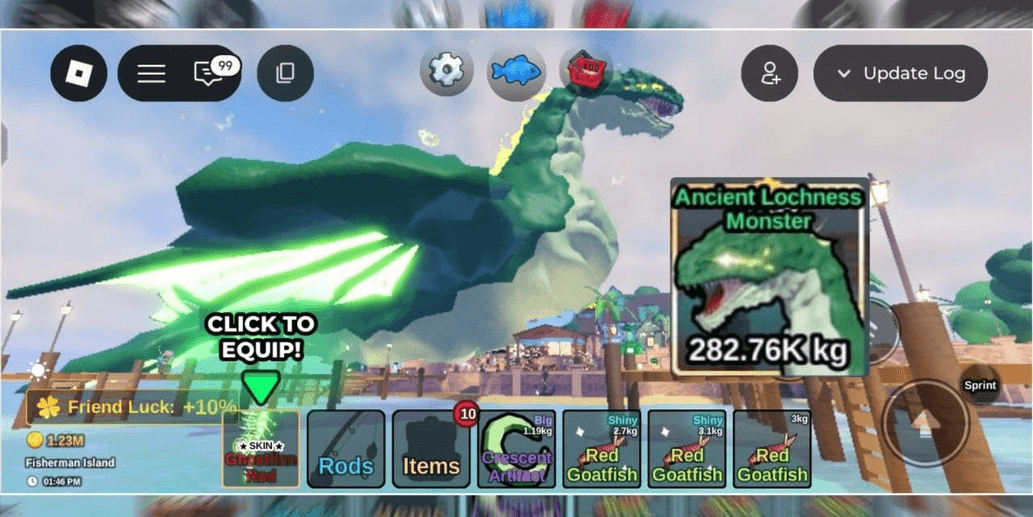The height and width of the screenshot is (517, 1033).
Task: Select the Crescent Artifact slot
Action: (516, 450)
